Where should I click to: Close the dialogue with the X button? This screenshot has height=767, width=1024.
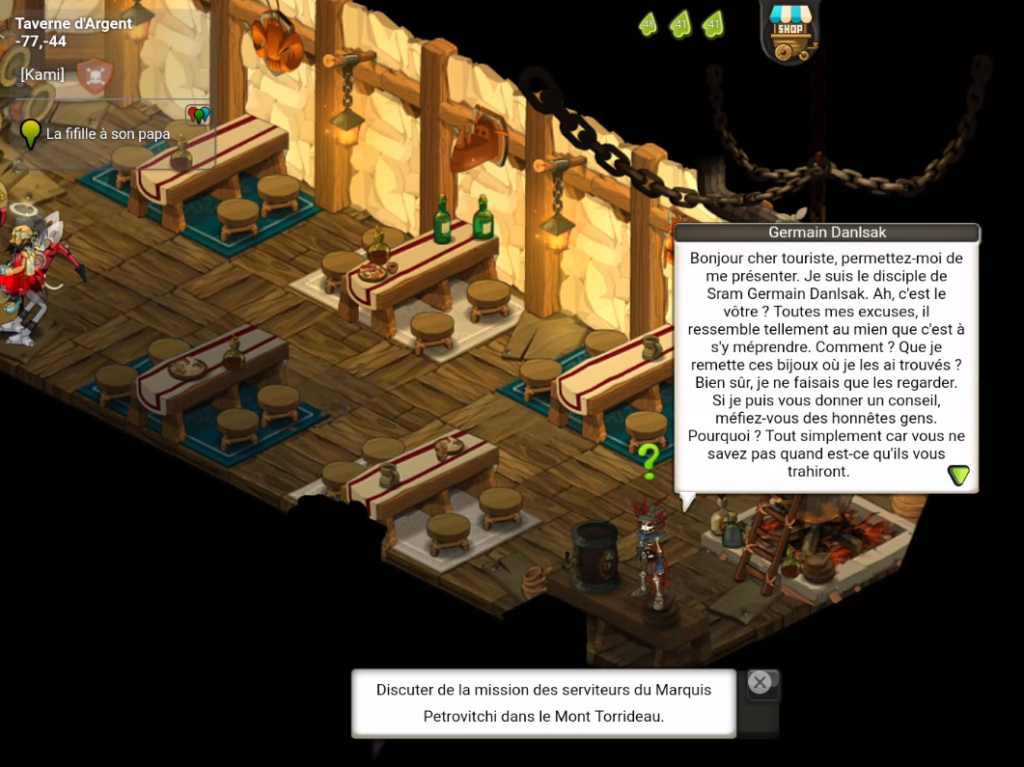coord(760,683)
